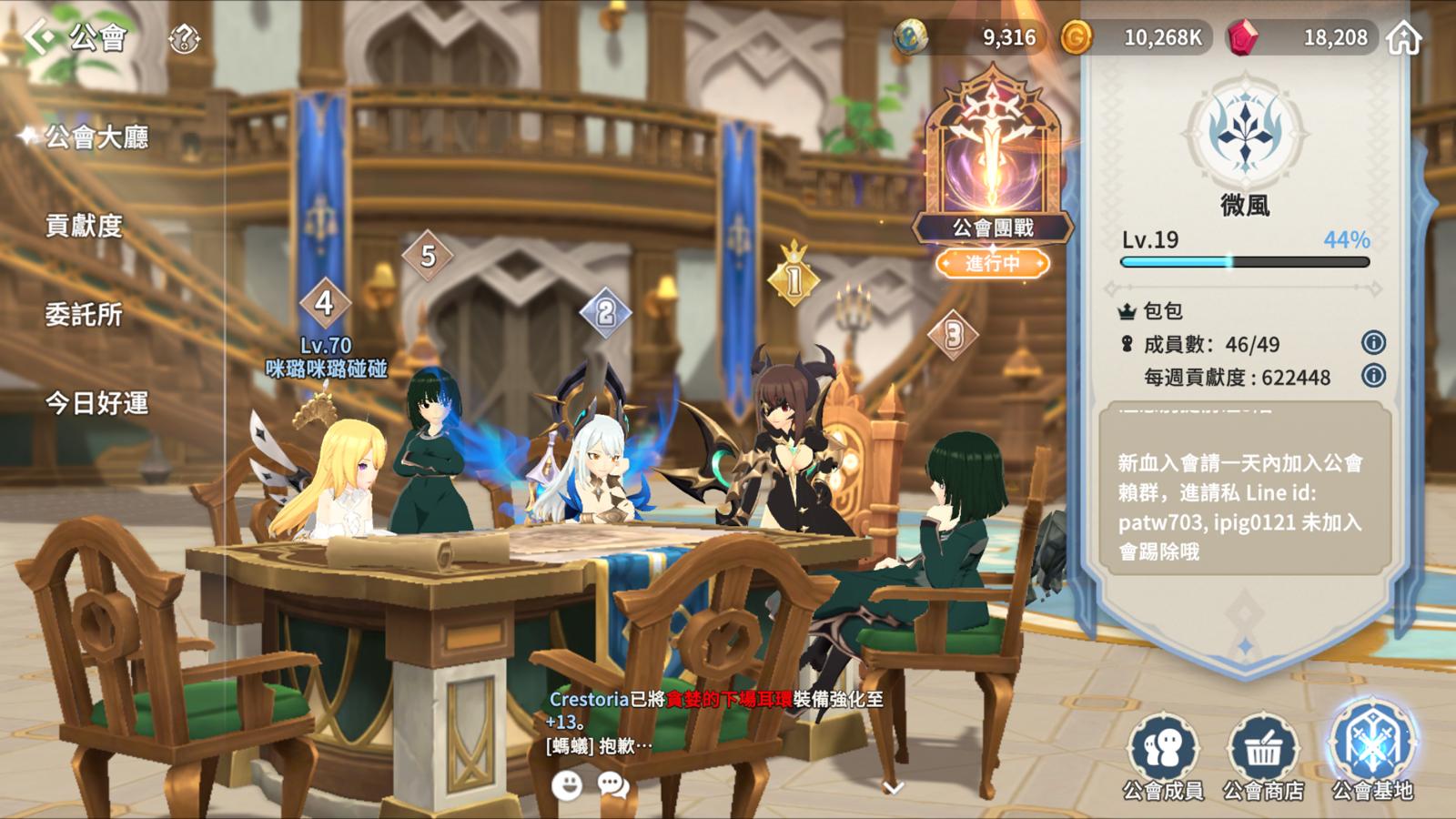1456x819 pixels.
Task: Tap the gold coin currency counter
Action: pos(1136,37)
